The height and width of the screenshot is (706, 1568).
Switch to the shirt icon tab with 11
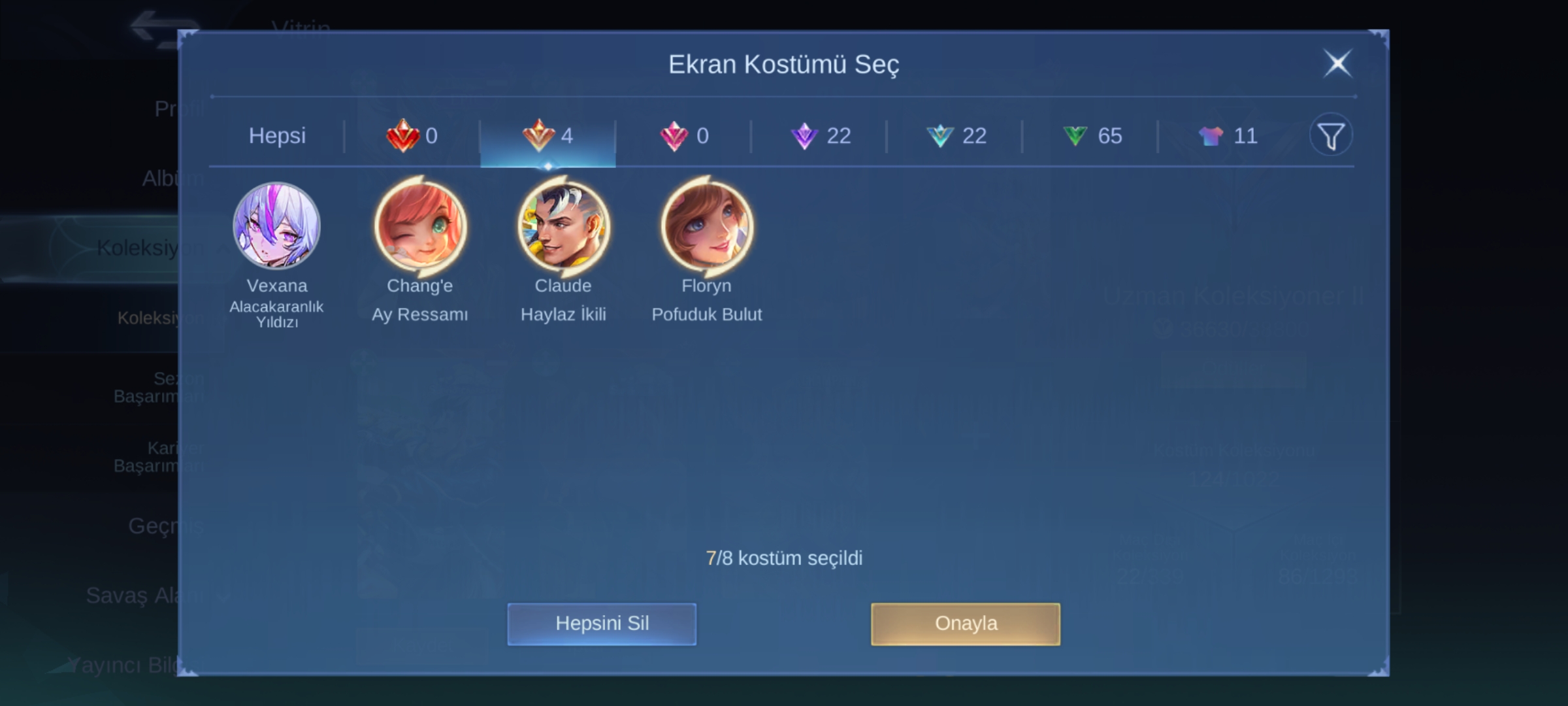click(x=1228, y=136)
